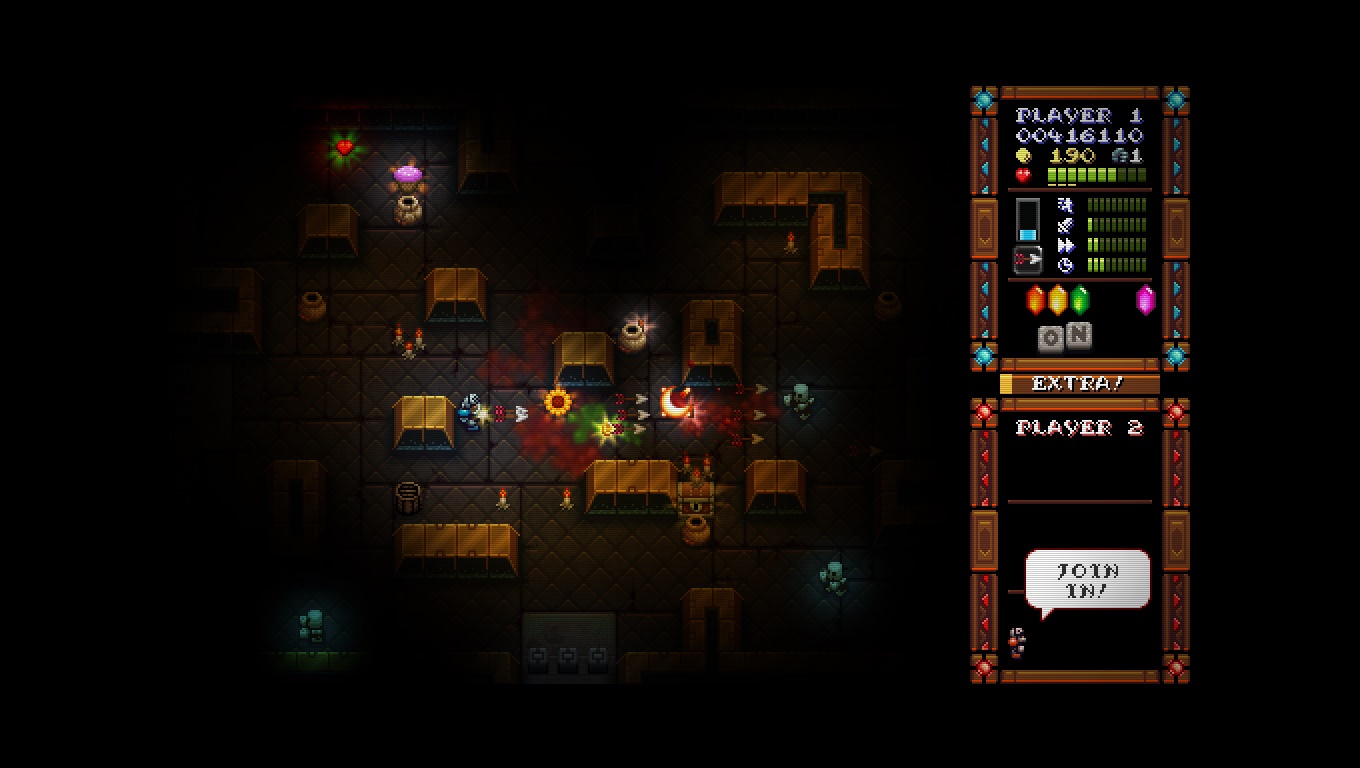The height and width of the screenshot is (768, 1360).
Task: Click the stone letter N tile
Action: click(x=1078, y=335)
